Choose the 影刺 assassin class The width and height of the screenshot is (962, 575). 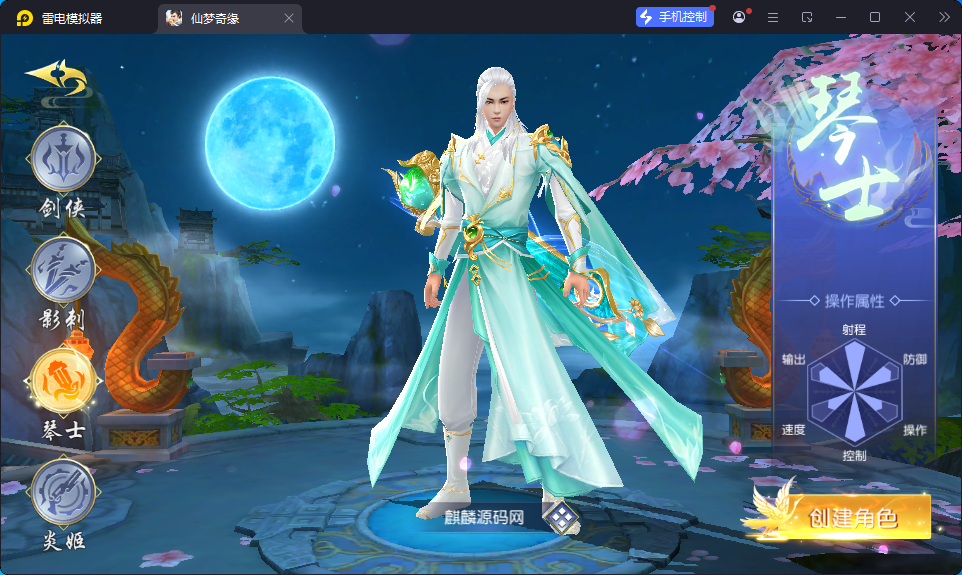(x=63, y=272)
